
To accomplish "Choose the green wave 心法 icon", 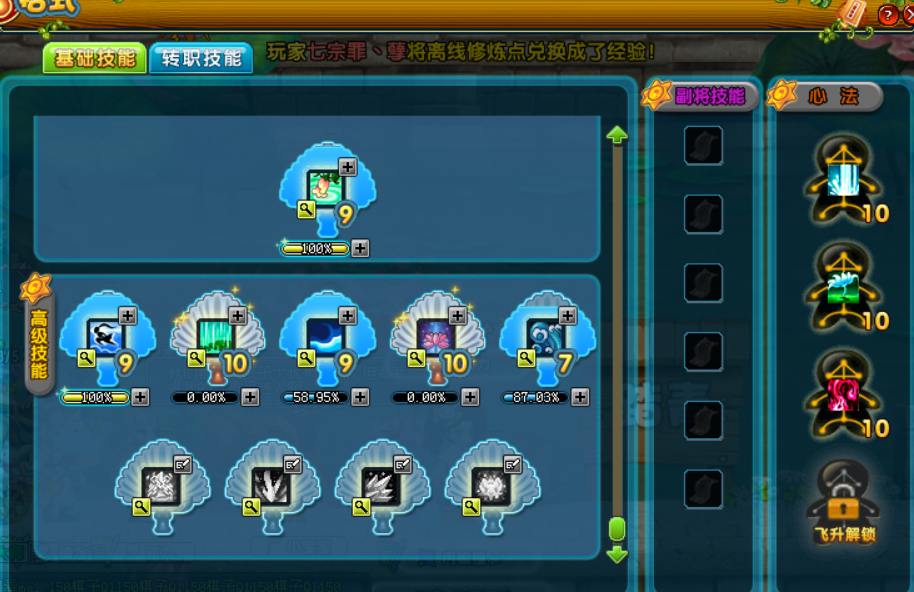I will (845, 287).
